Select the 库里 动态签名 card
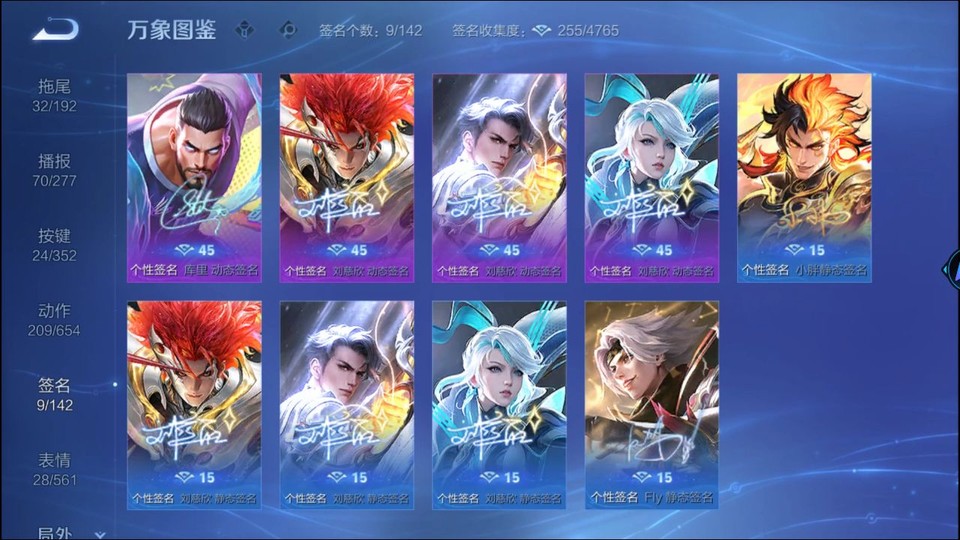960x540 pixels. click(x=194, y=178)
